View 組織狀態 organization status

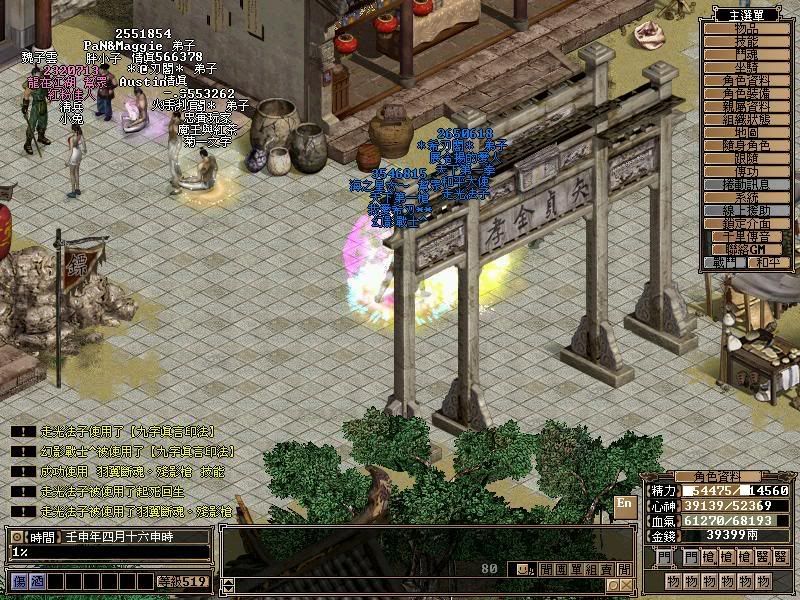747,119
